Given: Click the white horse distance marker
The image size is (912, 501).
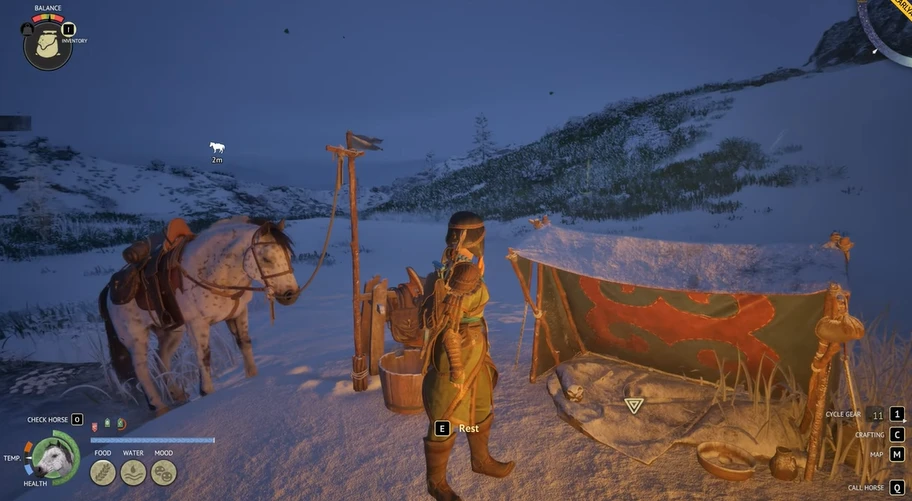Looking at the screenshot, I should point(217,148).
